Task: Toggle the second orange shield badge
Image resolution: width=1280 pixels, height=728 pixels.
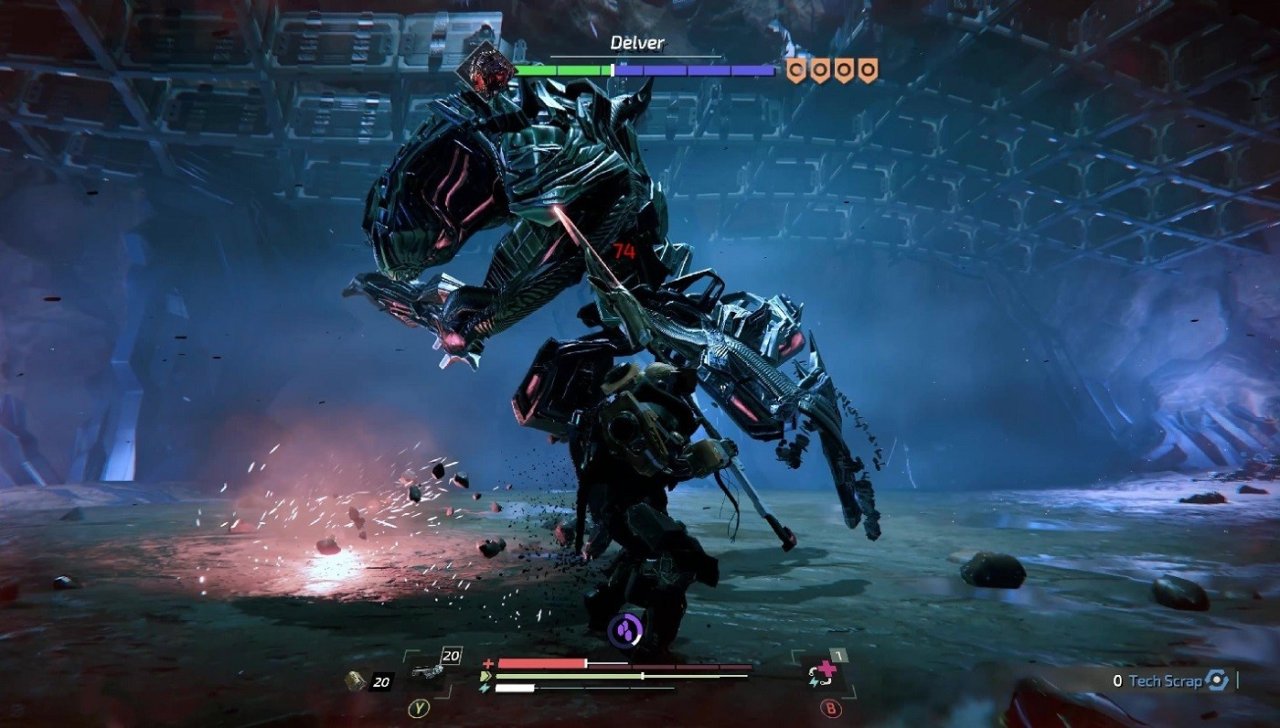Action: coord(820,70)
